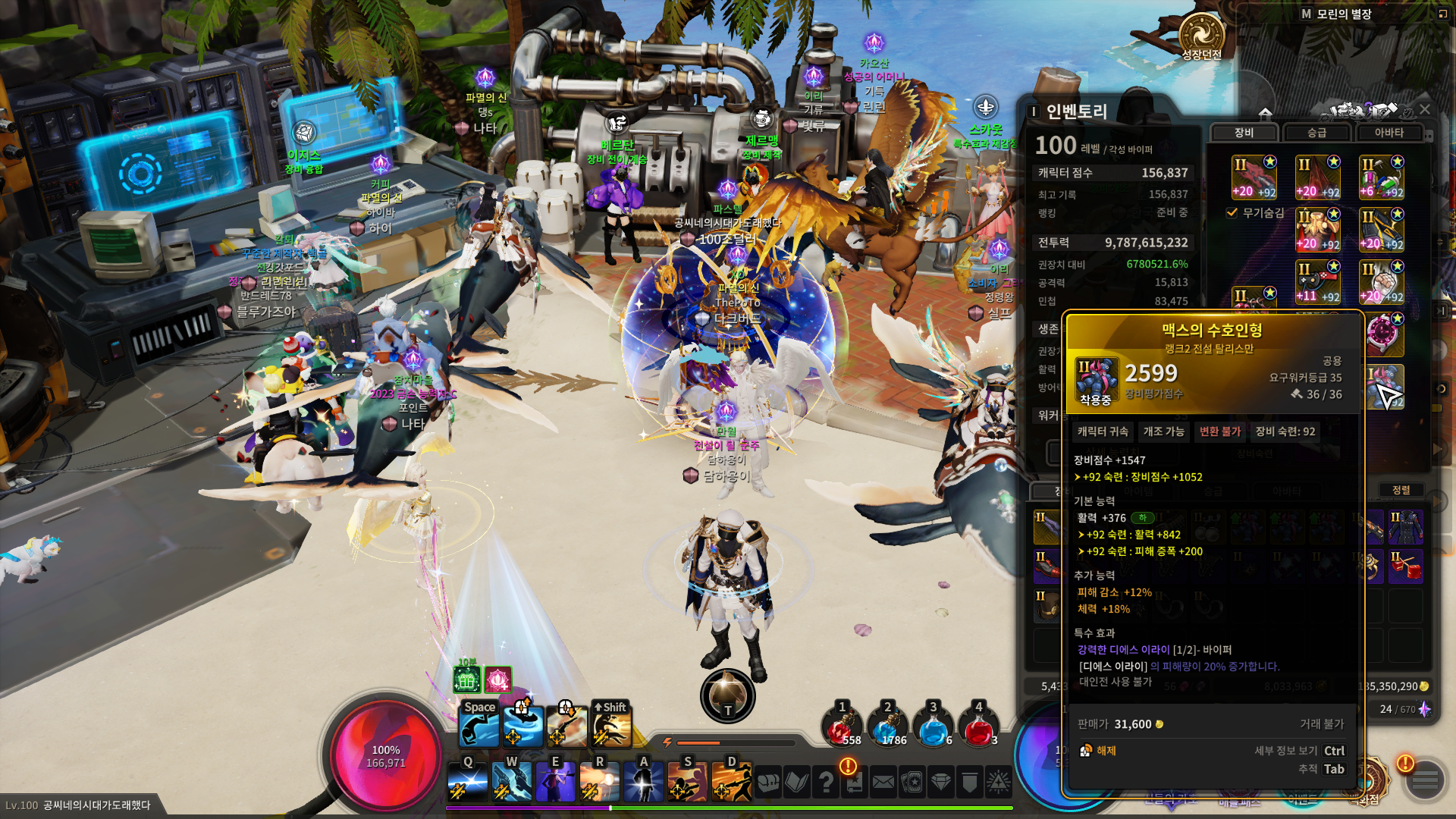This screenshot has width=1456, height=819.
Task: Switch to the 아바타 avatar tab
Action: 1389,133
